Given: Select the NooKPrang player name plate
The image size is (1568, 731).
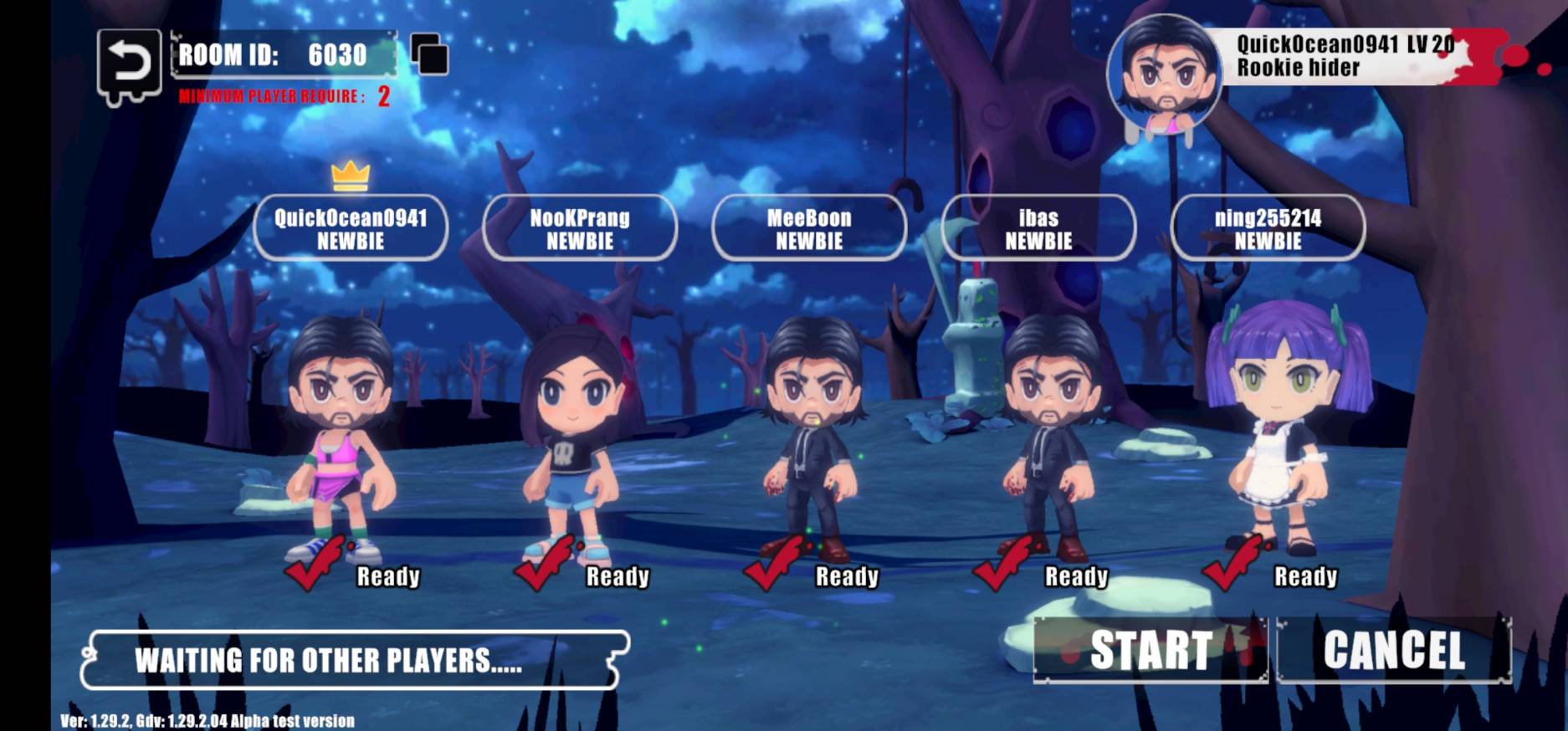Looking at the screenshot, I should pyautogui.click(x=580, y=228).
